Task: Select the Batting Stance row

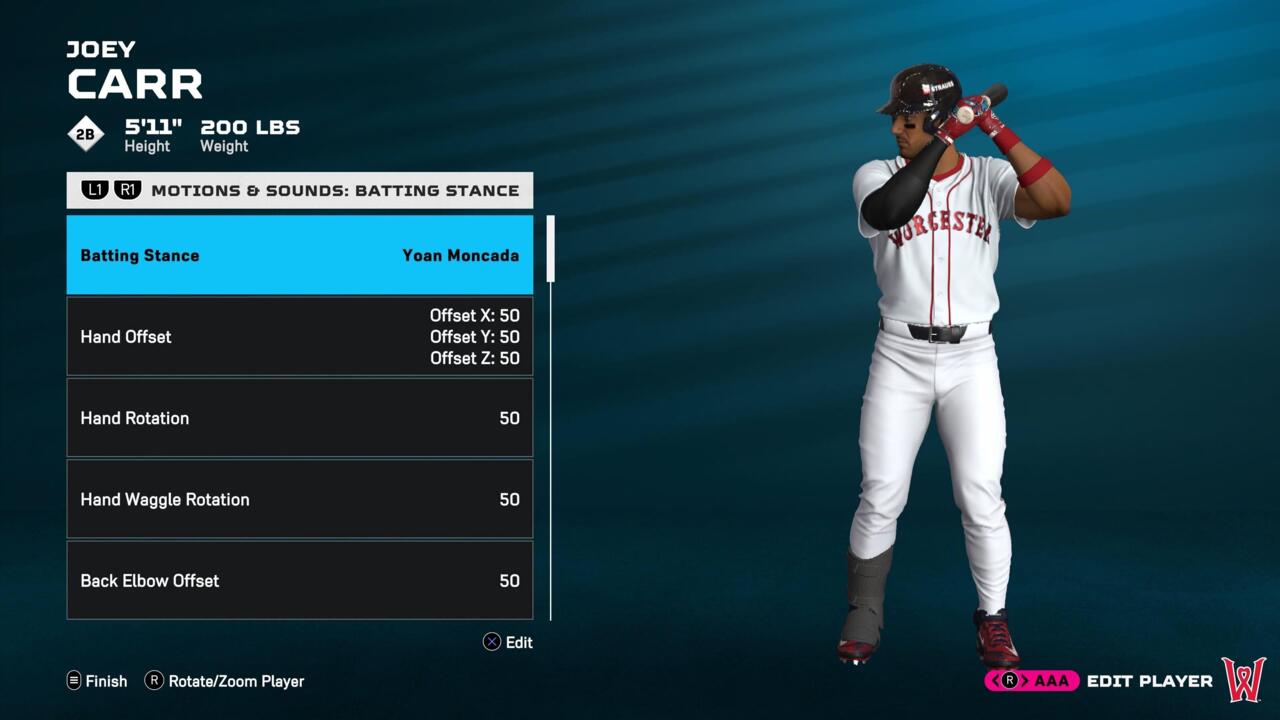Action: coord(299,255)
